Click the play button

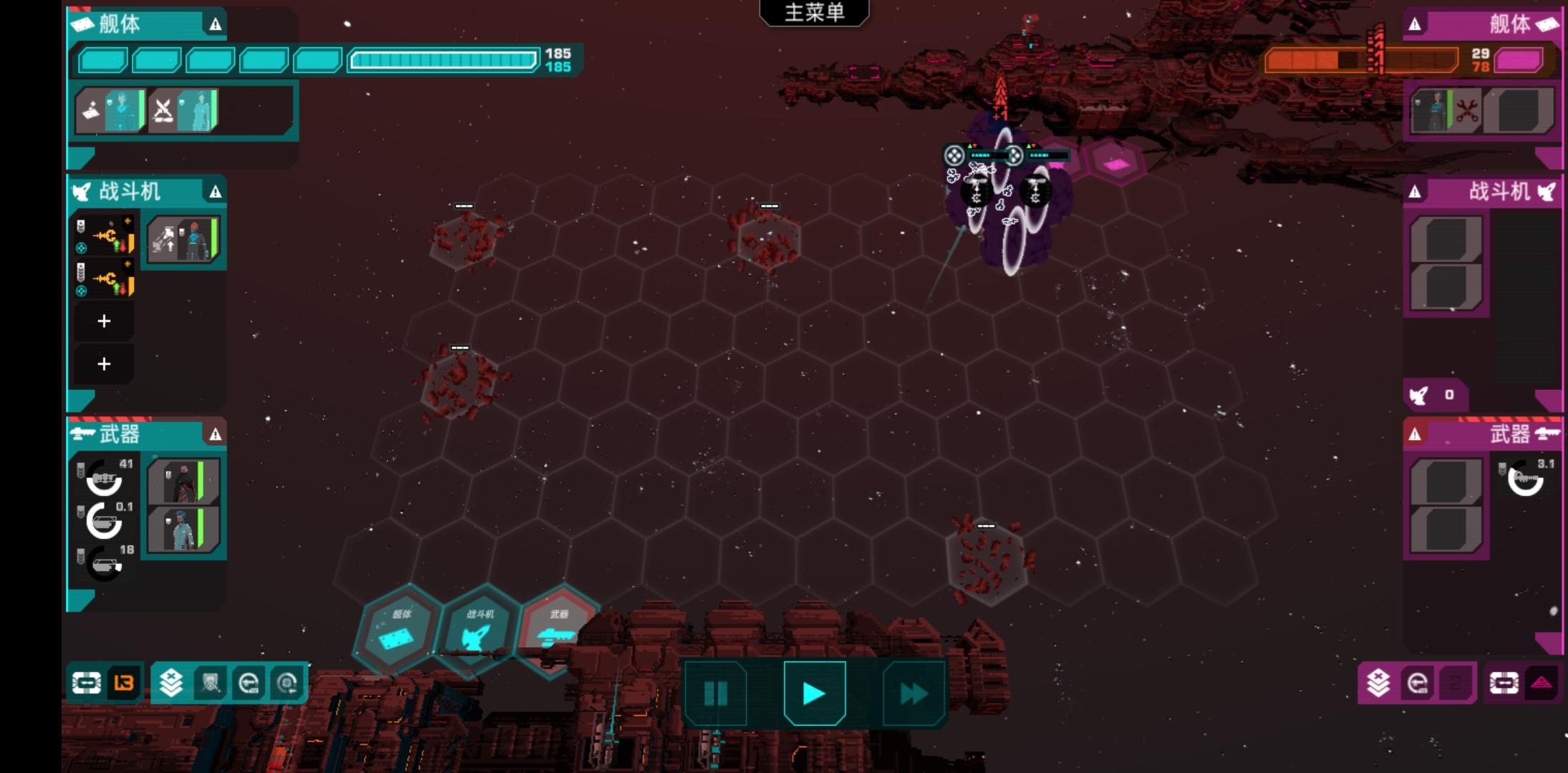[x=814, y=693]
